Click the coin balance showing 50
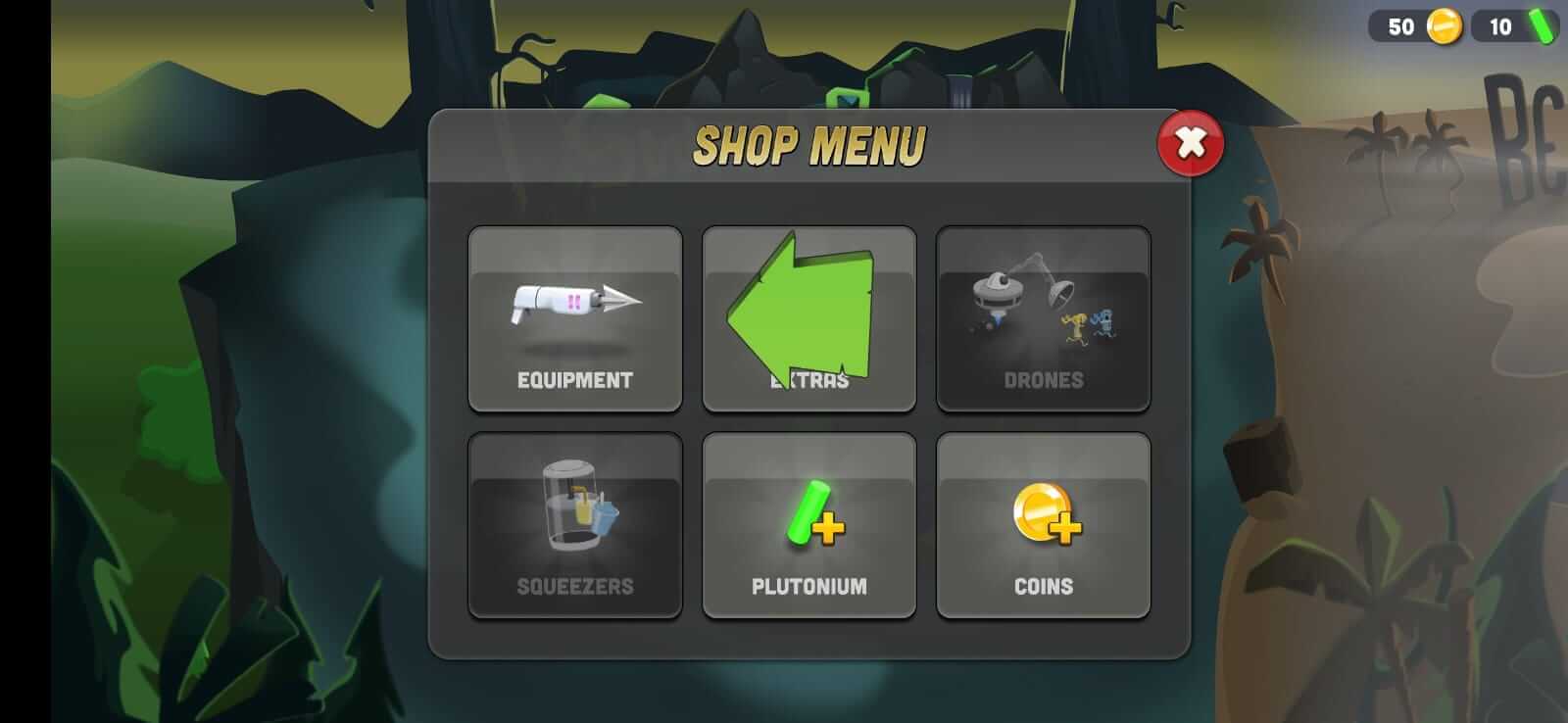The image size is (1568, 723). [x=1400, y=27]
